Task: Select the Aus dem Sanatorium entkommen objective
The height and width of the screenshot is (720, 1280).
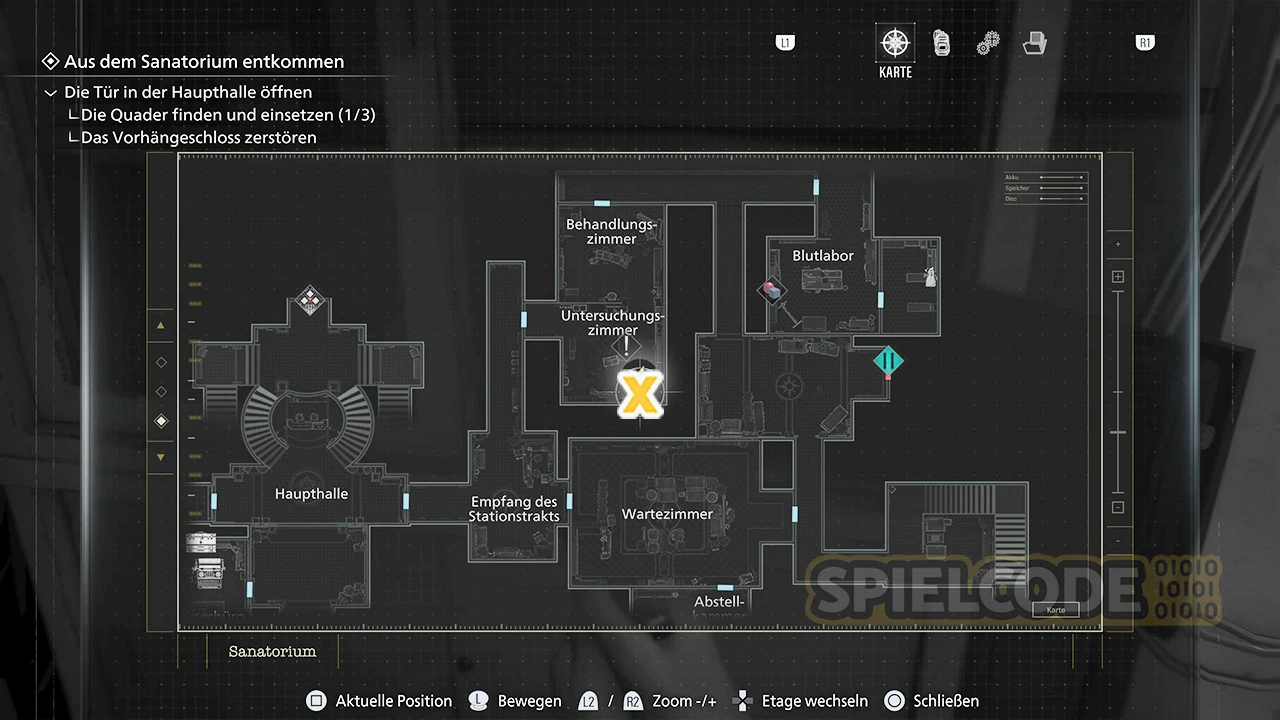Action: pos(204,62)
